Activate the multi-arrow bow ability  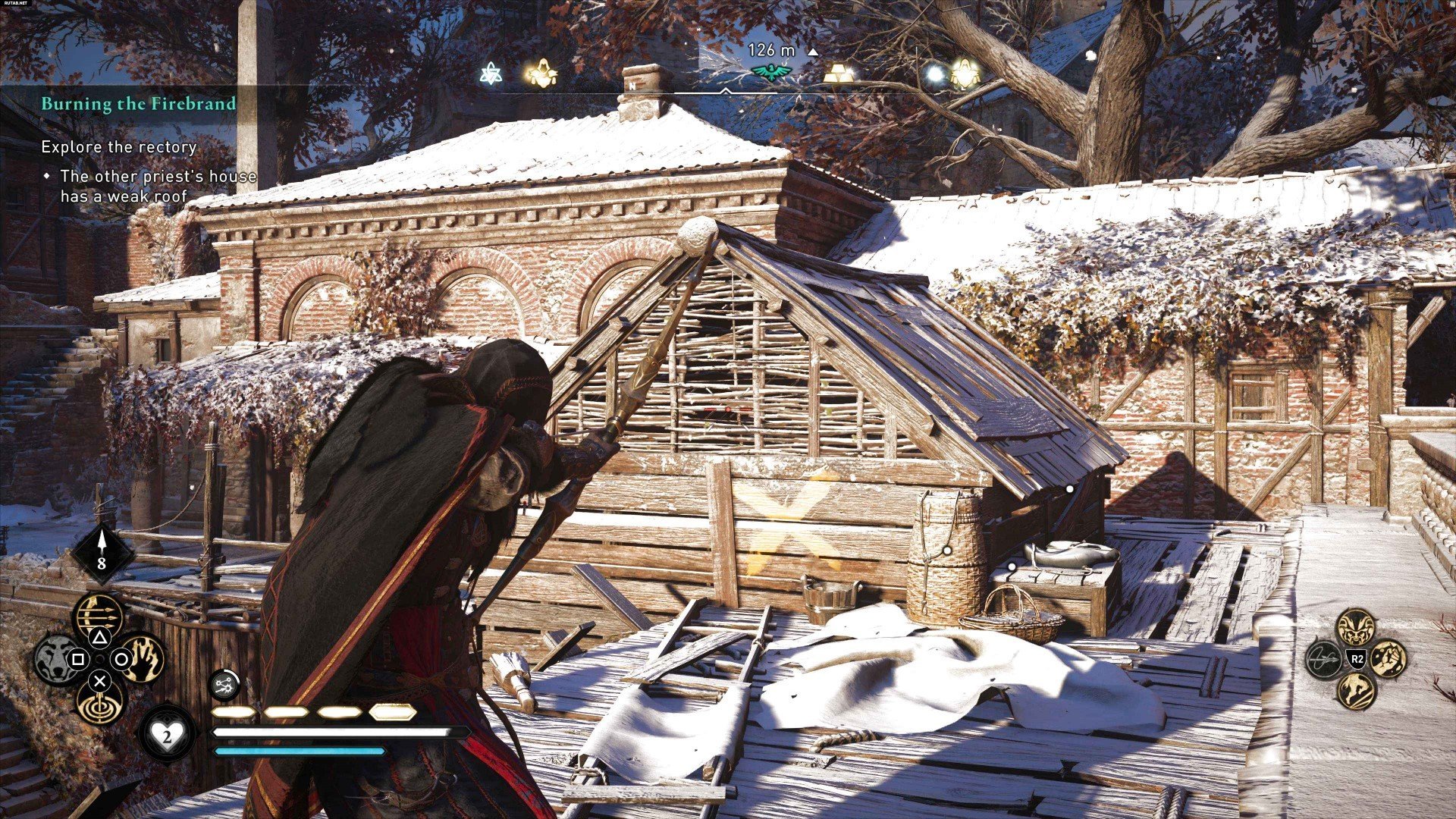coord(99,614)
